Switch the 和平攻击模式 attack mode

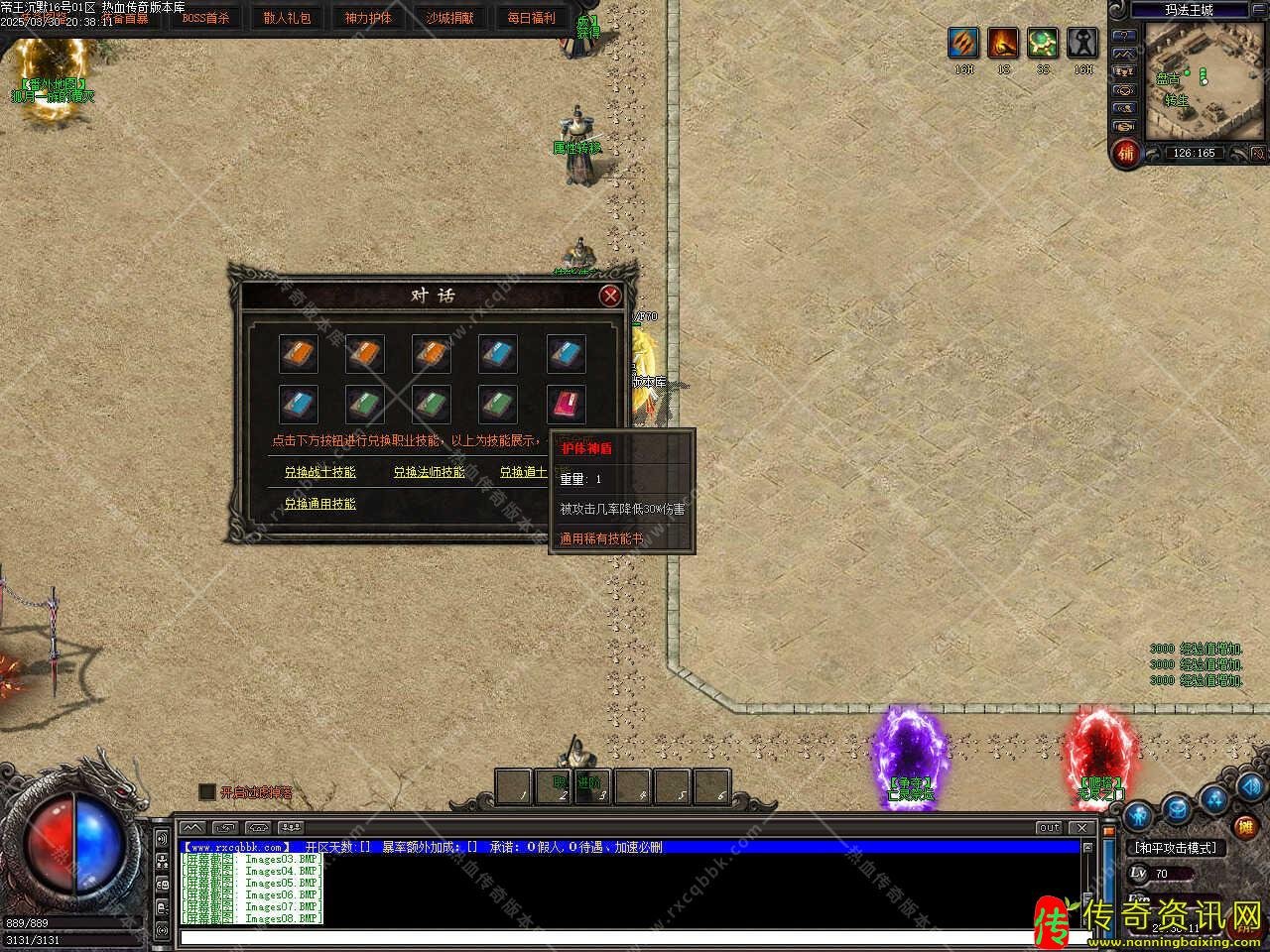1176,849
